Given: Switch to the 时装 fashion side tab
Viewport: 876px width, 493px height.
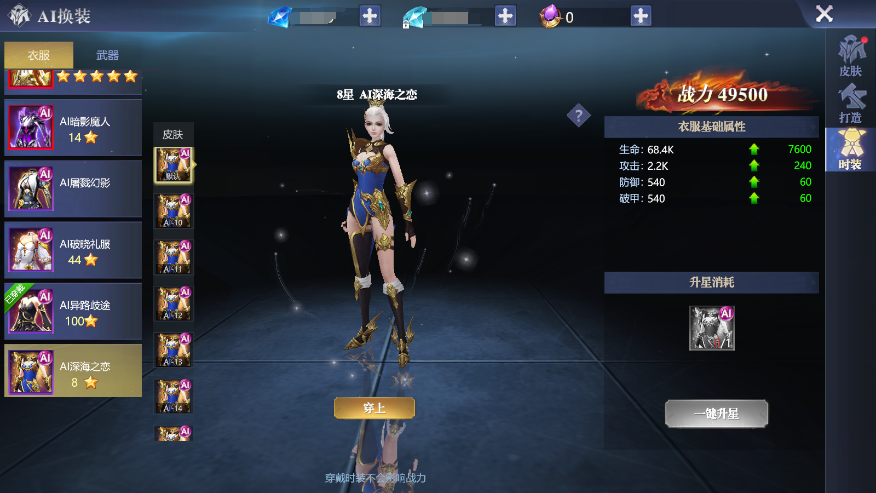Looking at the screenshot, I should click(850, 150).
